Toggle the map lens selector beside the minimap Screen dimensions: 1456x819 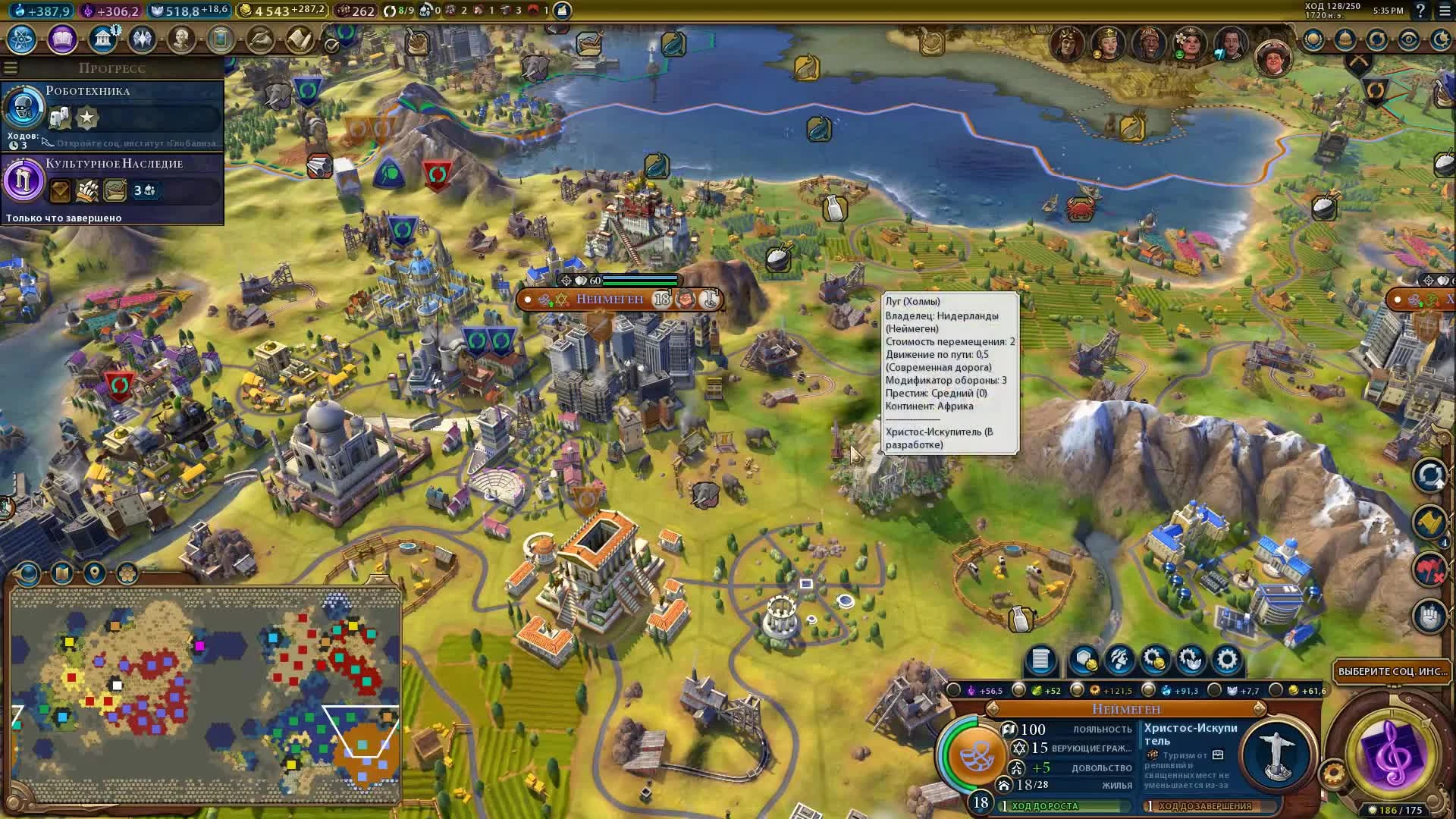27,573
